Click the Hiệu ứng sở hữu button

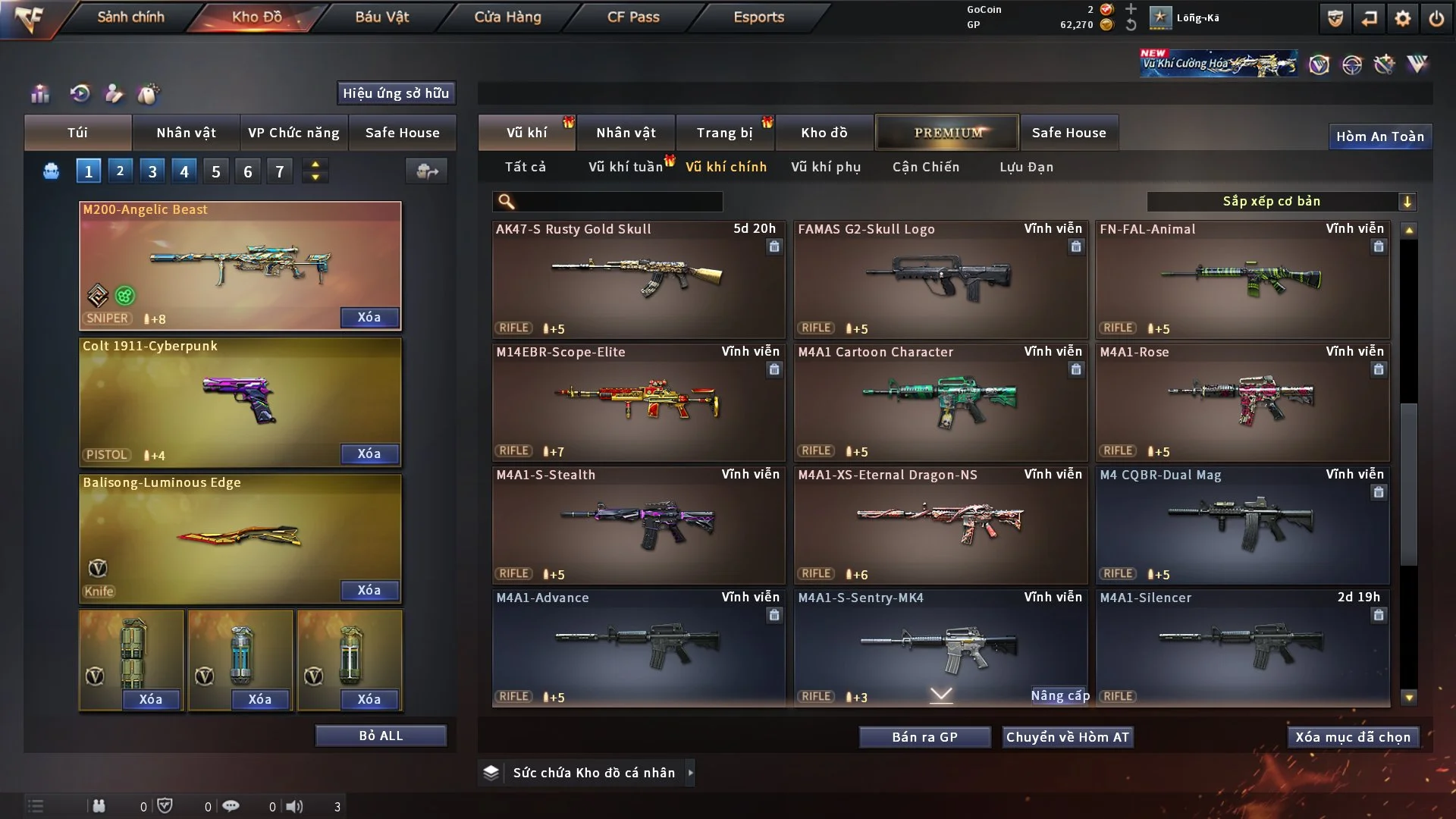396,93
